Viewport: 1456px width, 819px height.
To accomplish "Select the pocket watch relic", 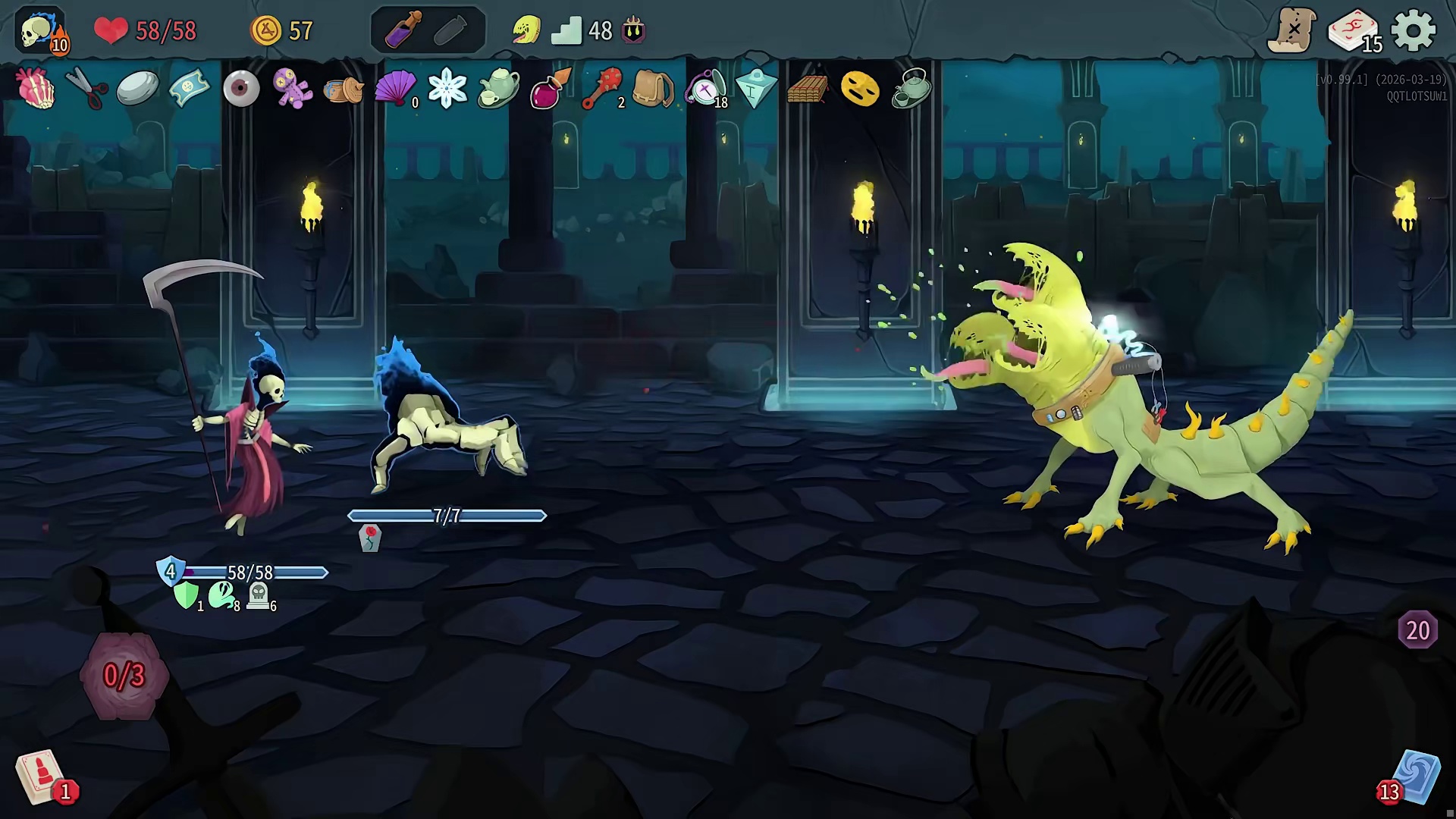I will (705, 89).
